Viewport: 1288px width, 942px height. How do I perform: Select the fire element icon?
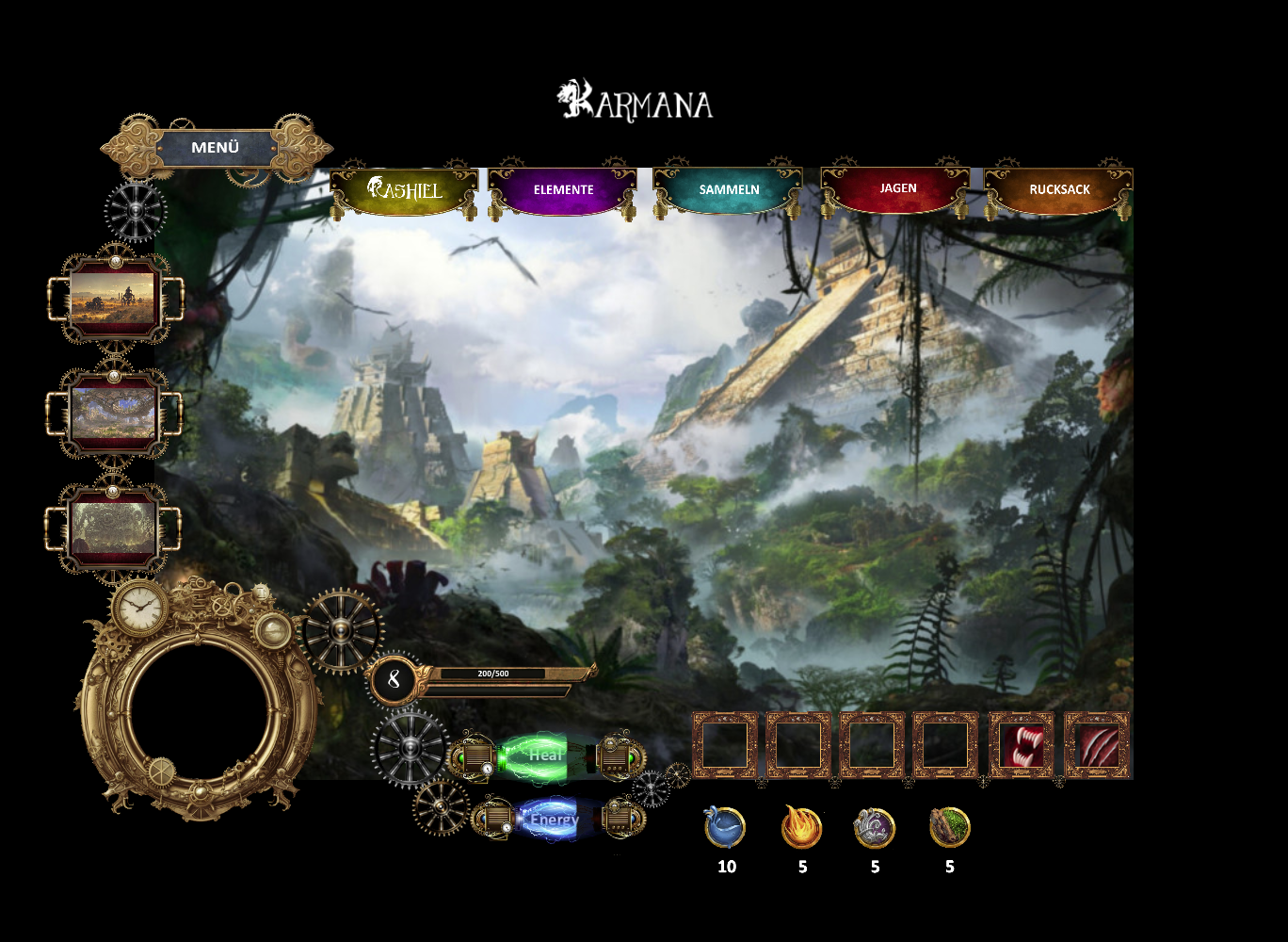[x=802, y=828]
